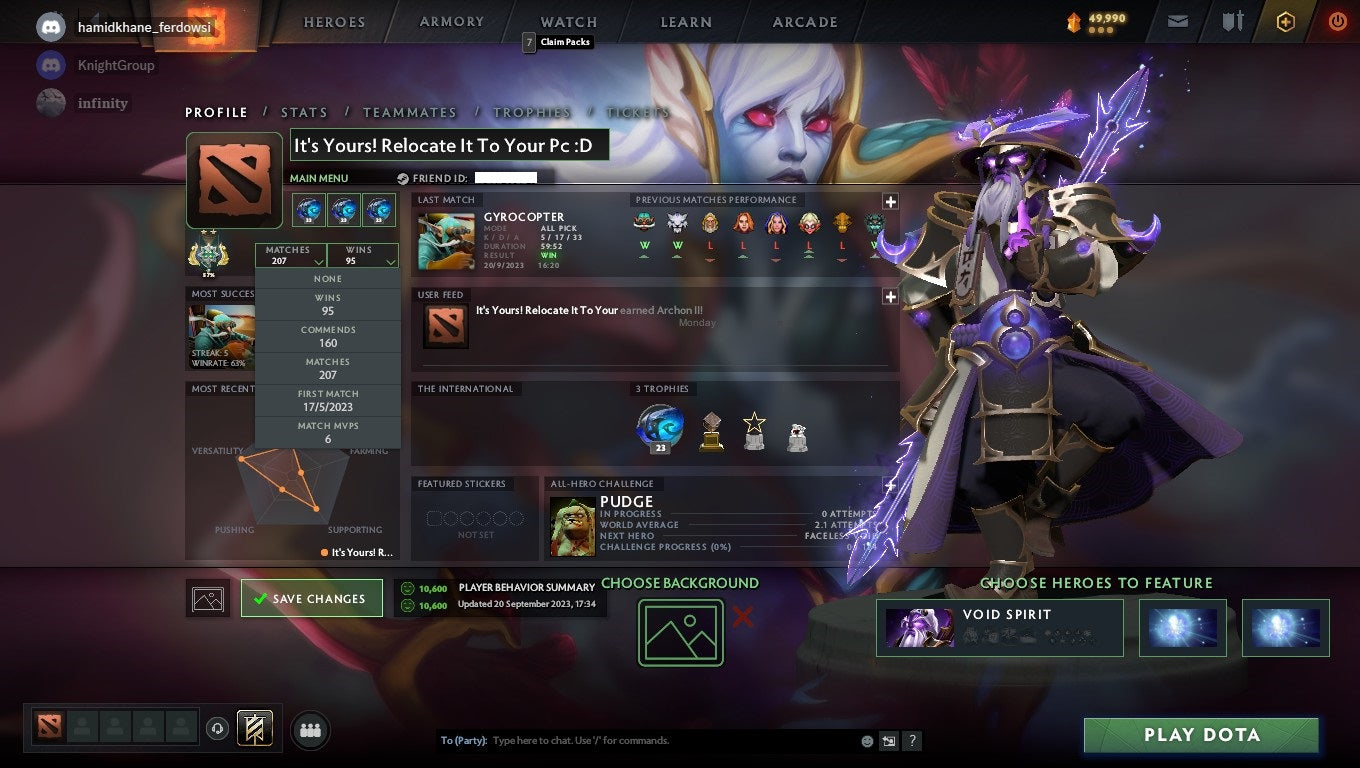Click the SAVE CHANGES button
Viewport: 1360px width, 768px height.
point(311,597)
